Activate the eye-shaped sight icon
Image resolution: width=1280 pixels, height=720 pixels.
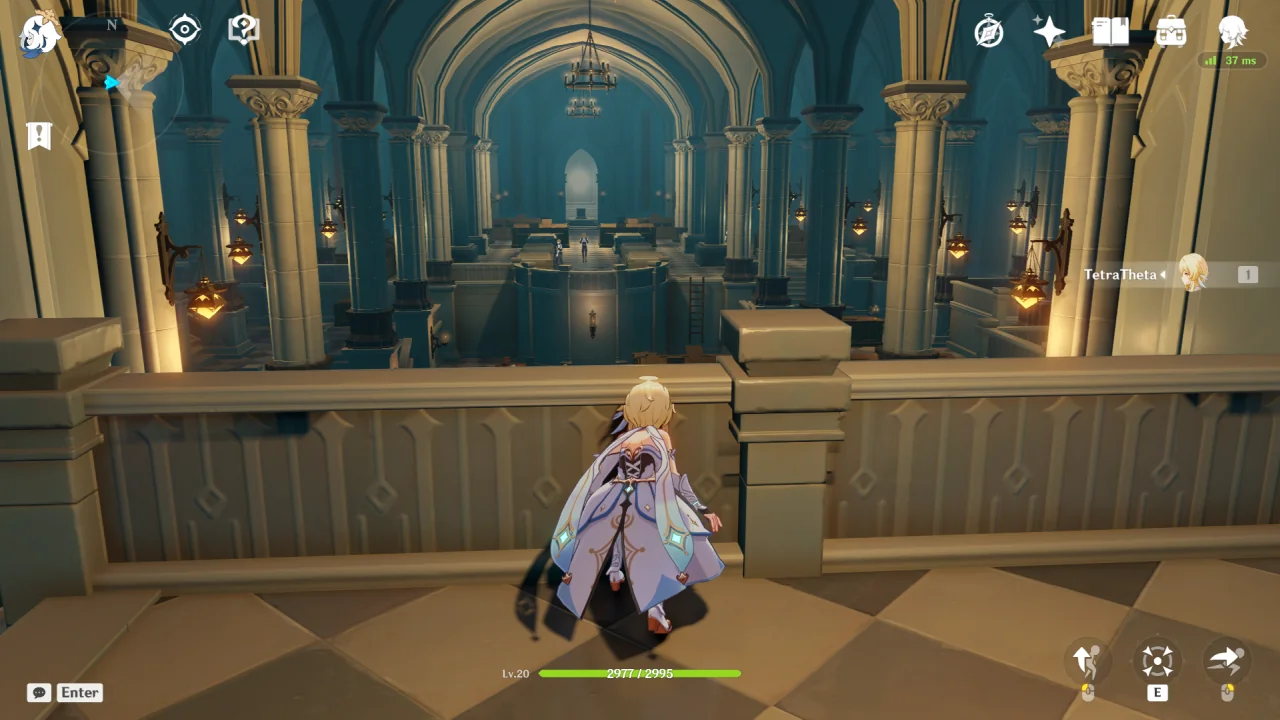click(x=185, y=30)
